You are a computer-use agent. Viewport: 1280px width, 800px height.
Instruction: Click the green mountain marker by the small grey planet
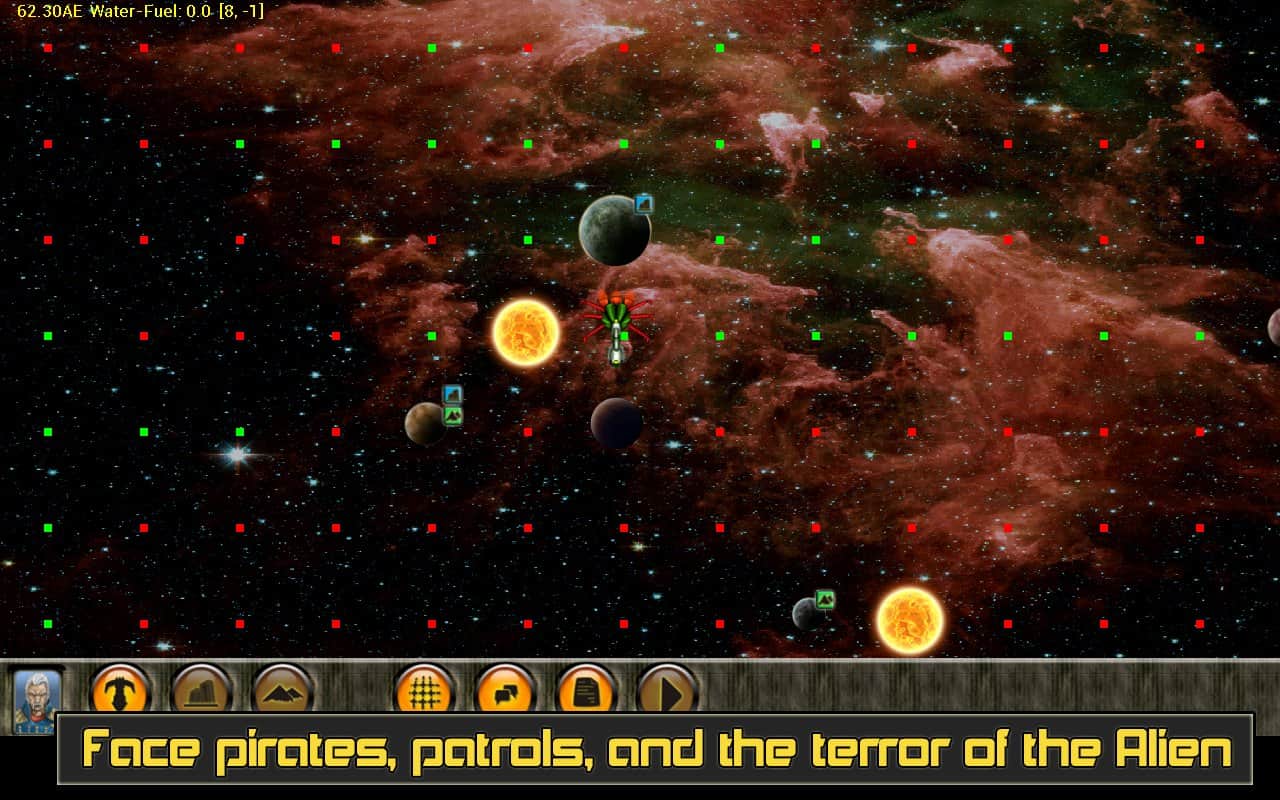tap(825, 599)
